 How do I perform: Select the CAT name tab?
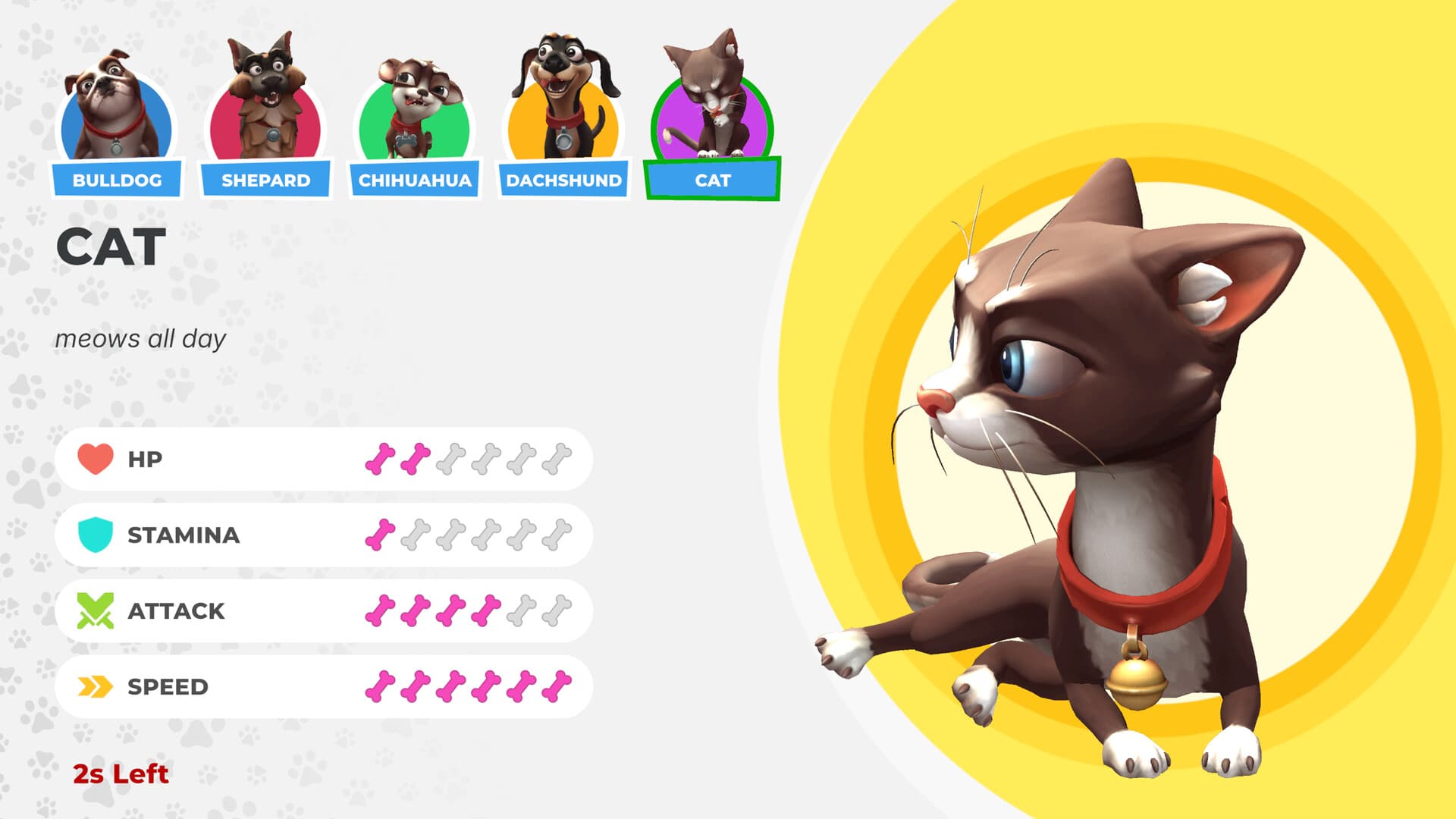pyautogui.click(x=712, y=180)
